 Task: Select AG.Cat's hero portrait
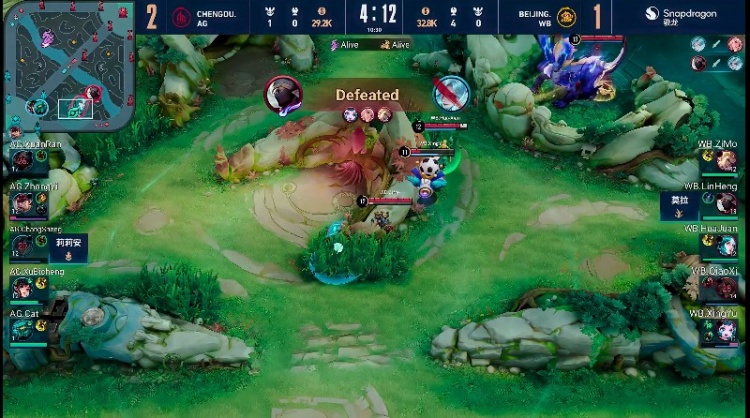pos(23,330)
